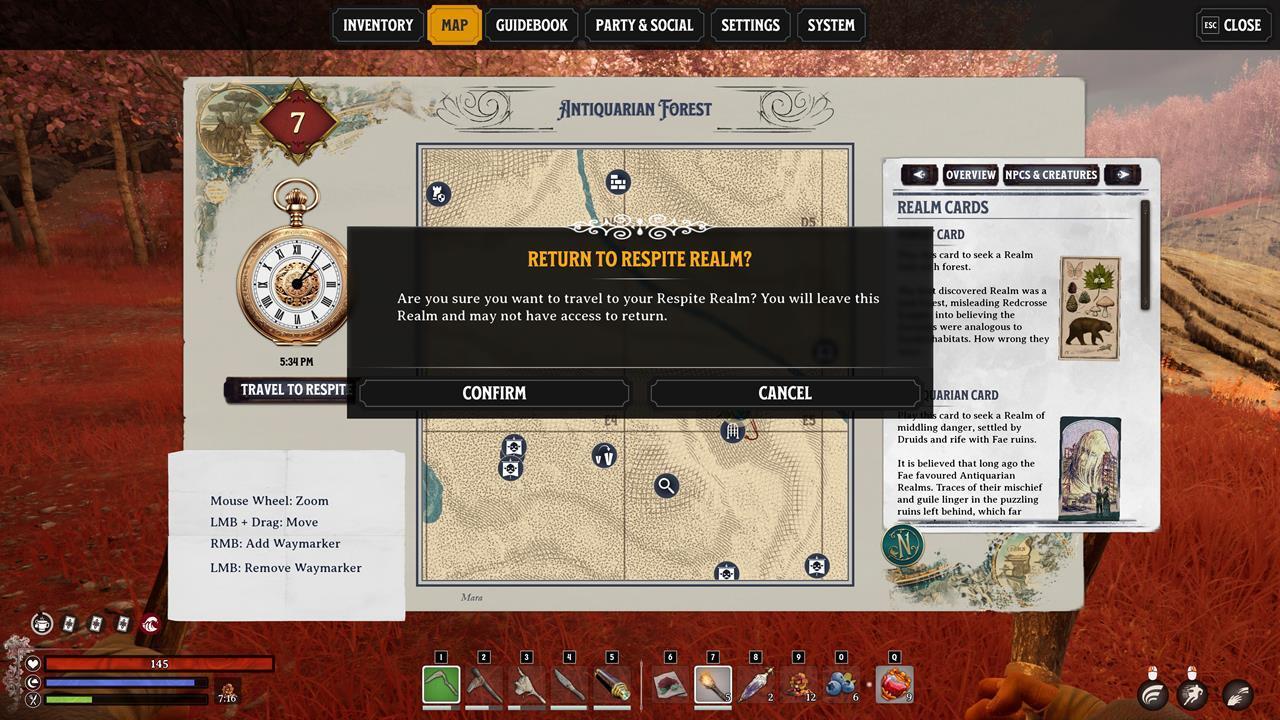This screenshot has height=720, width=1280.
Task: Click the brick wall map marker
Action: (618, 182)
